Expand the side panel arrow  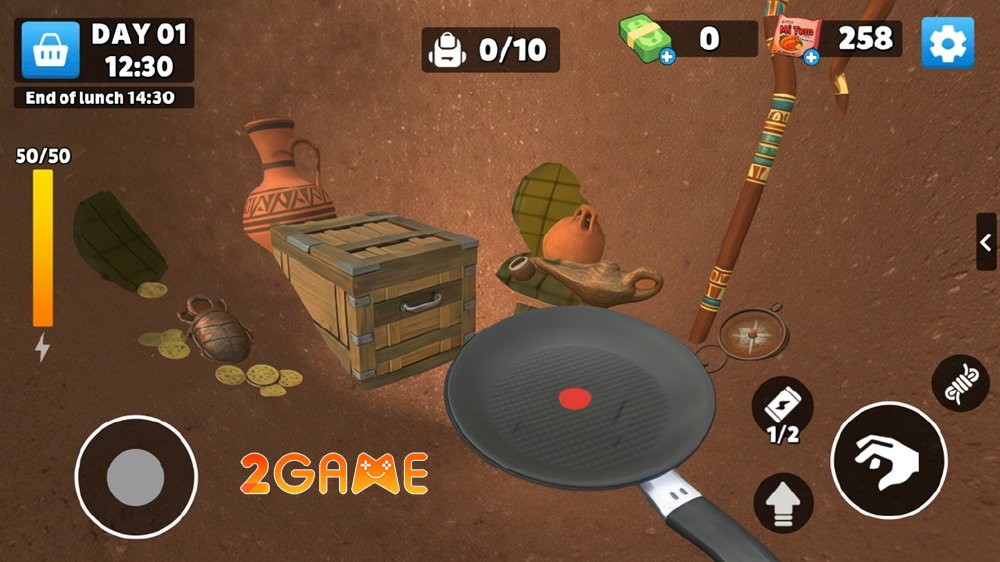pyautogui.click(x=986, y=242)
